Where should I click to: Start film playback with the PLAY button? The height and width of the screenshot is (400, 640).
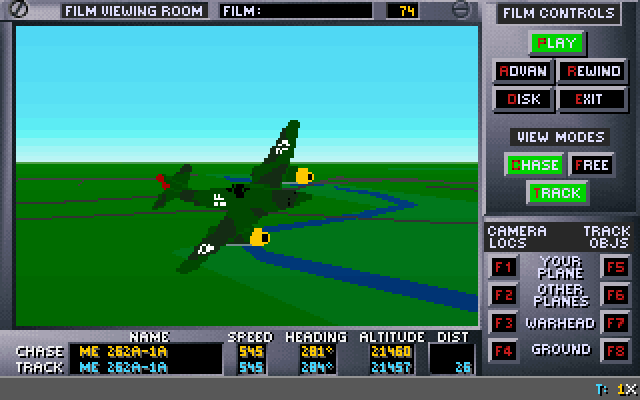click(557, 43)
